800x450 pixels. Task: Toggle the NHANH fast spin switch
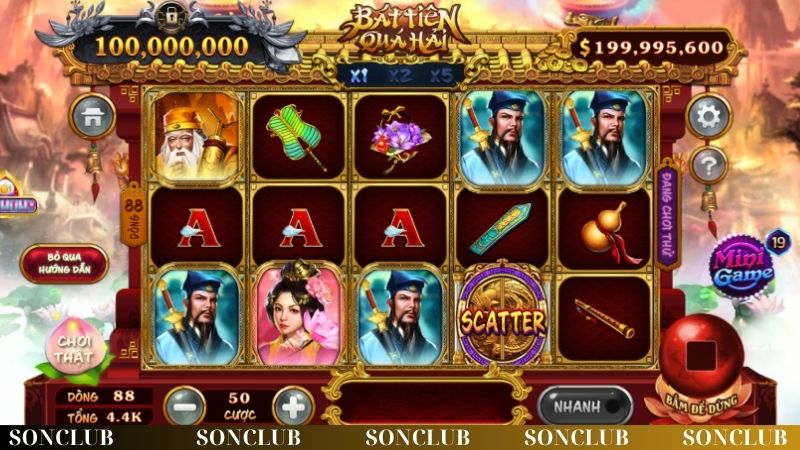tap(585, 407)
